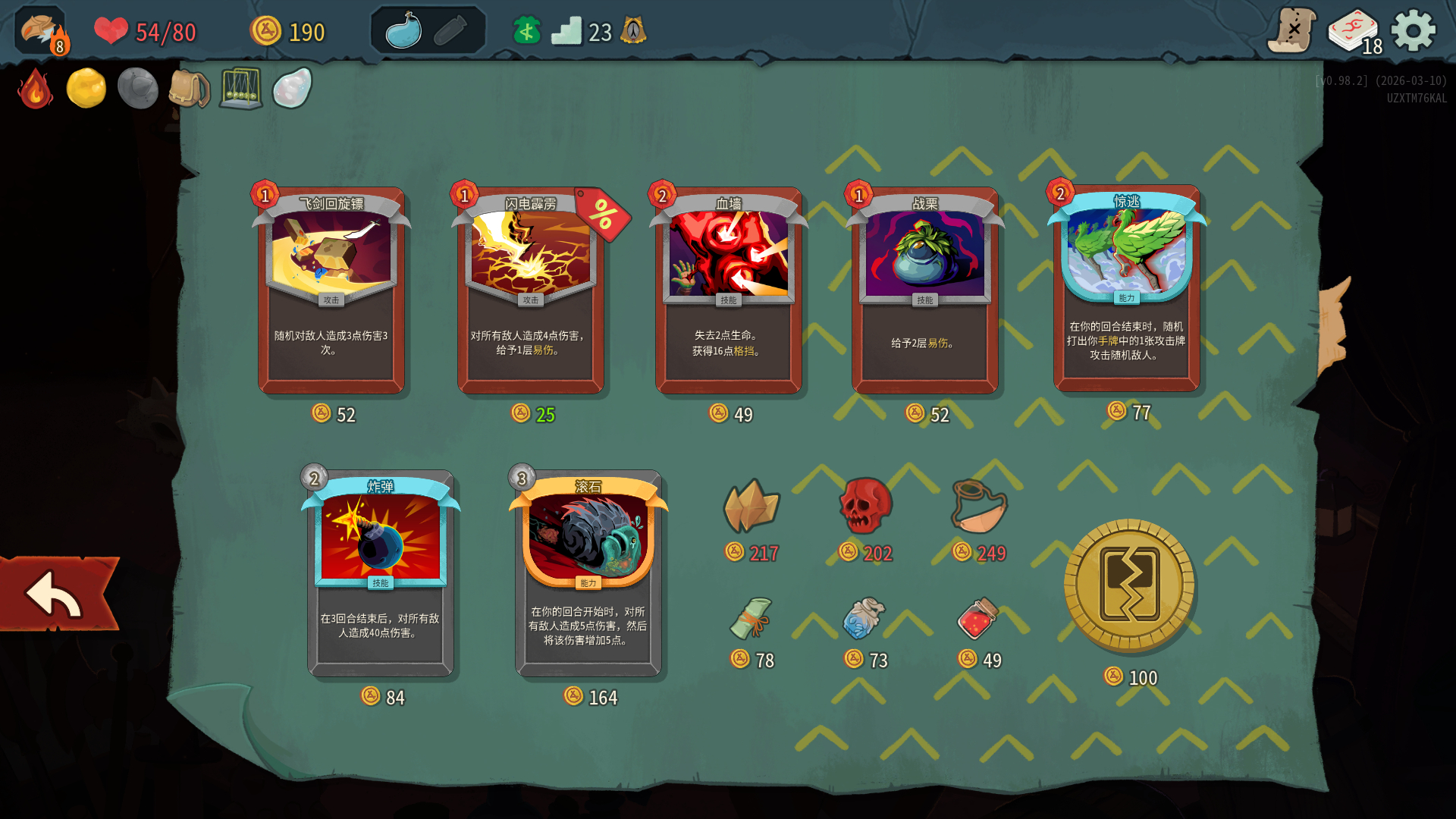The width and height of the screenshot is (1456, 819).
Task: Buy the 战栗 skill card
Action: (x=924, y=292)
